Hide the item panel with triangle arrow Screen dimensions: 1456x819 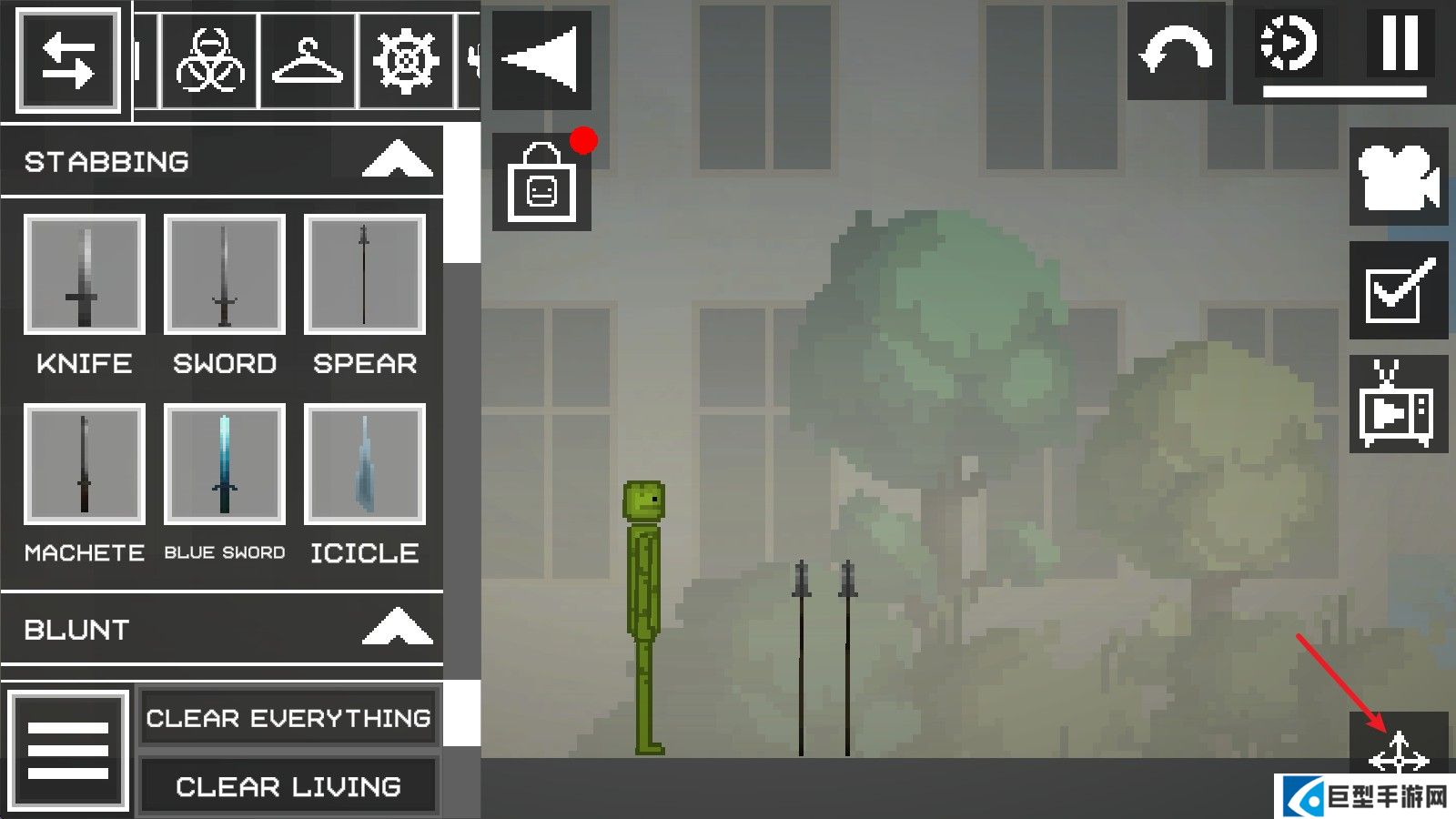[541, 60]
